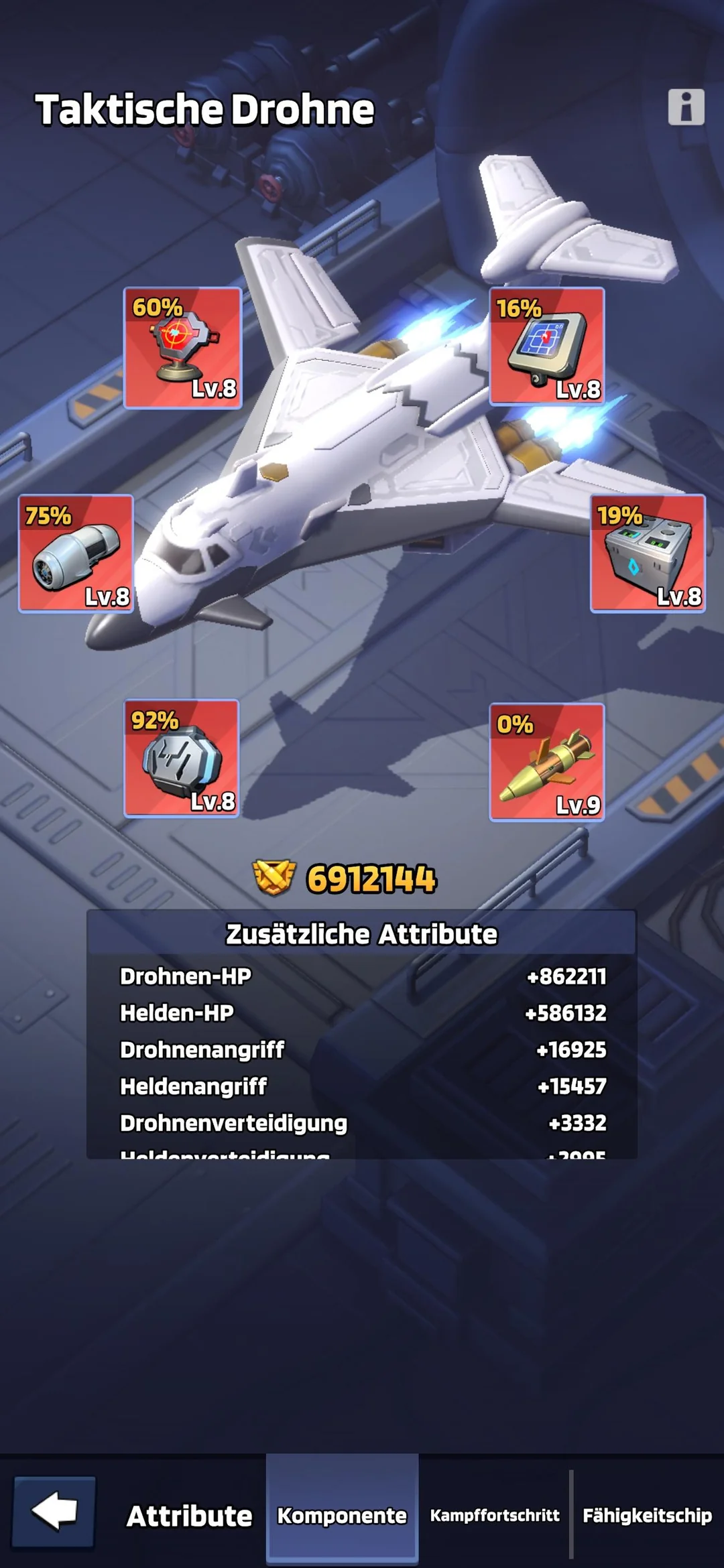Switch to the Fähigkeitschip tab
724x1568 pixels.
click(647, 1516)
